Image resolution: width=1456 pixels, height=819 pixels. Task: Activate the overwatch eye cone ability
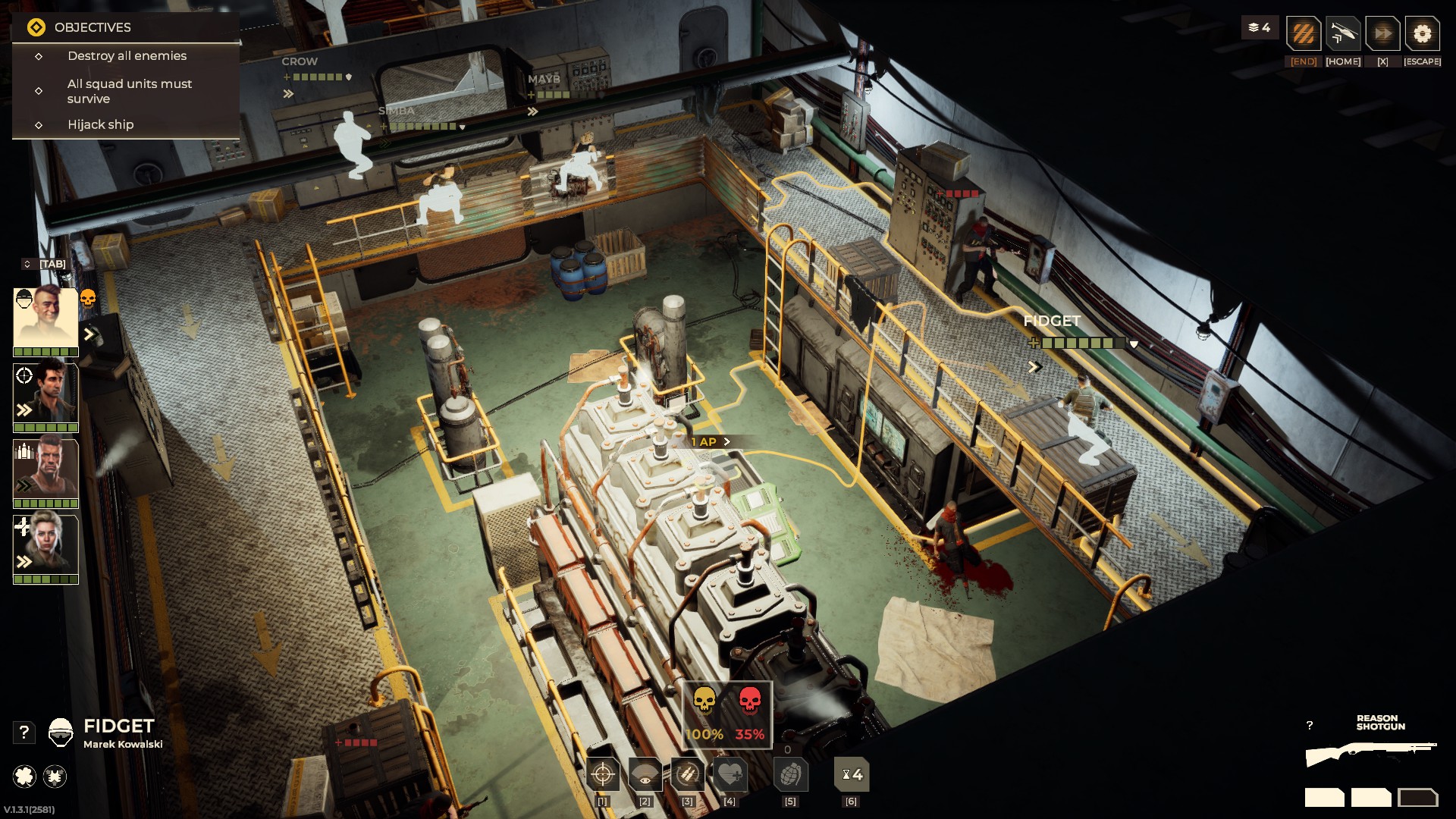(645, 775)
